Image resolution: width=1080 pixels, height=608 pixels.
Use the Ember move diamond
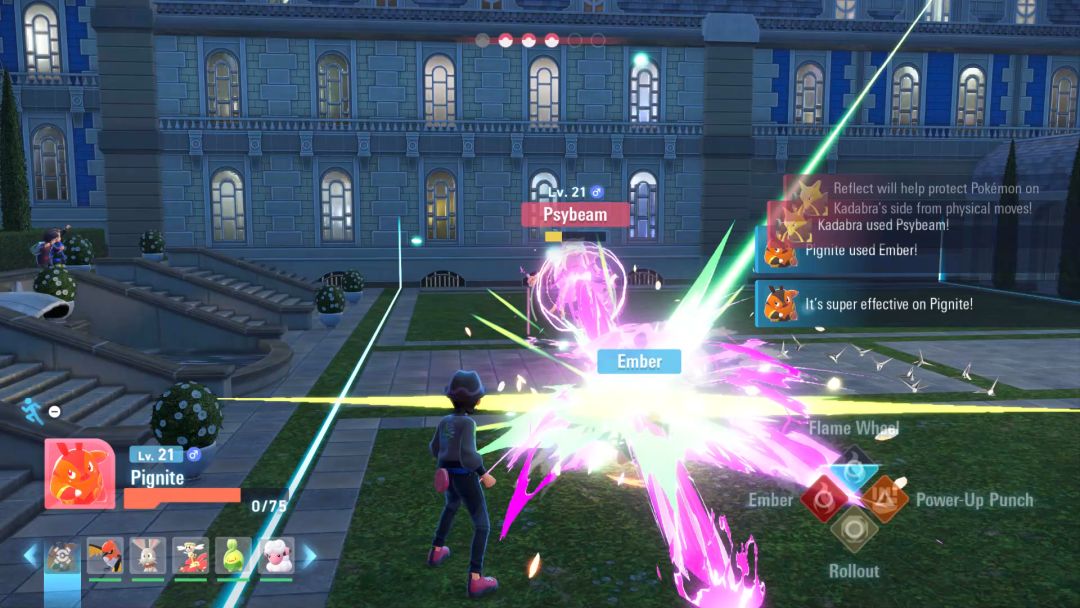click(x=823, y=498)
